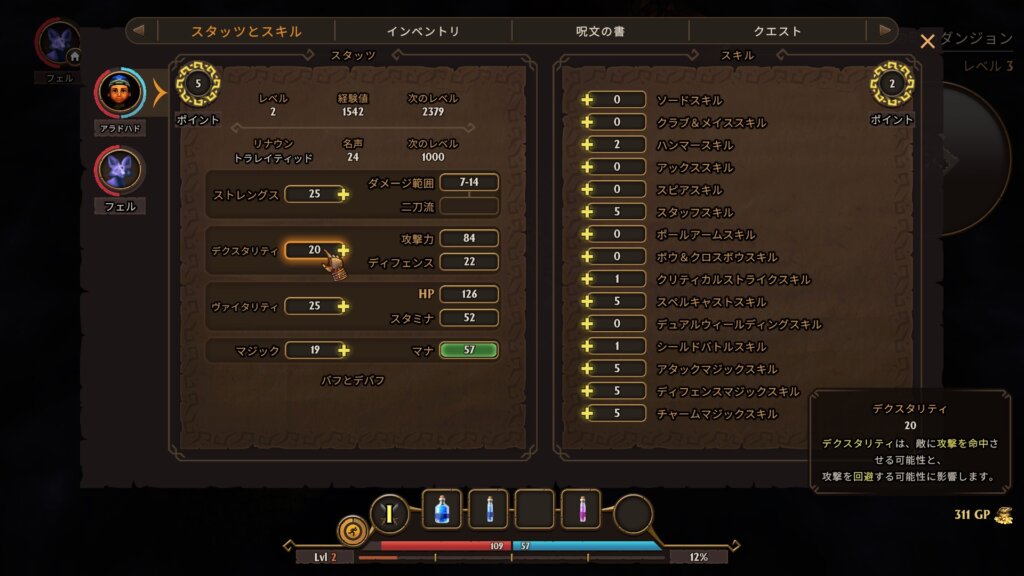Click the left arrow on the tab bar
The height and width of the screenshot is (576, 1024).
141,31
